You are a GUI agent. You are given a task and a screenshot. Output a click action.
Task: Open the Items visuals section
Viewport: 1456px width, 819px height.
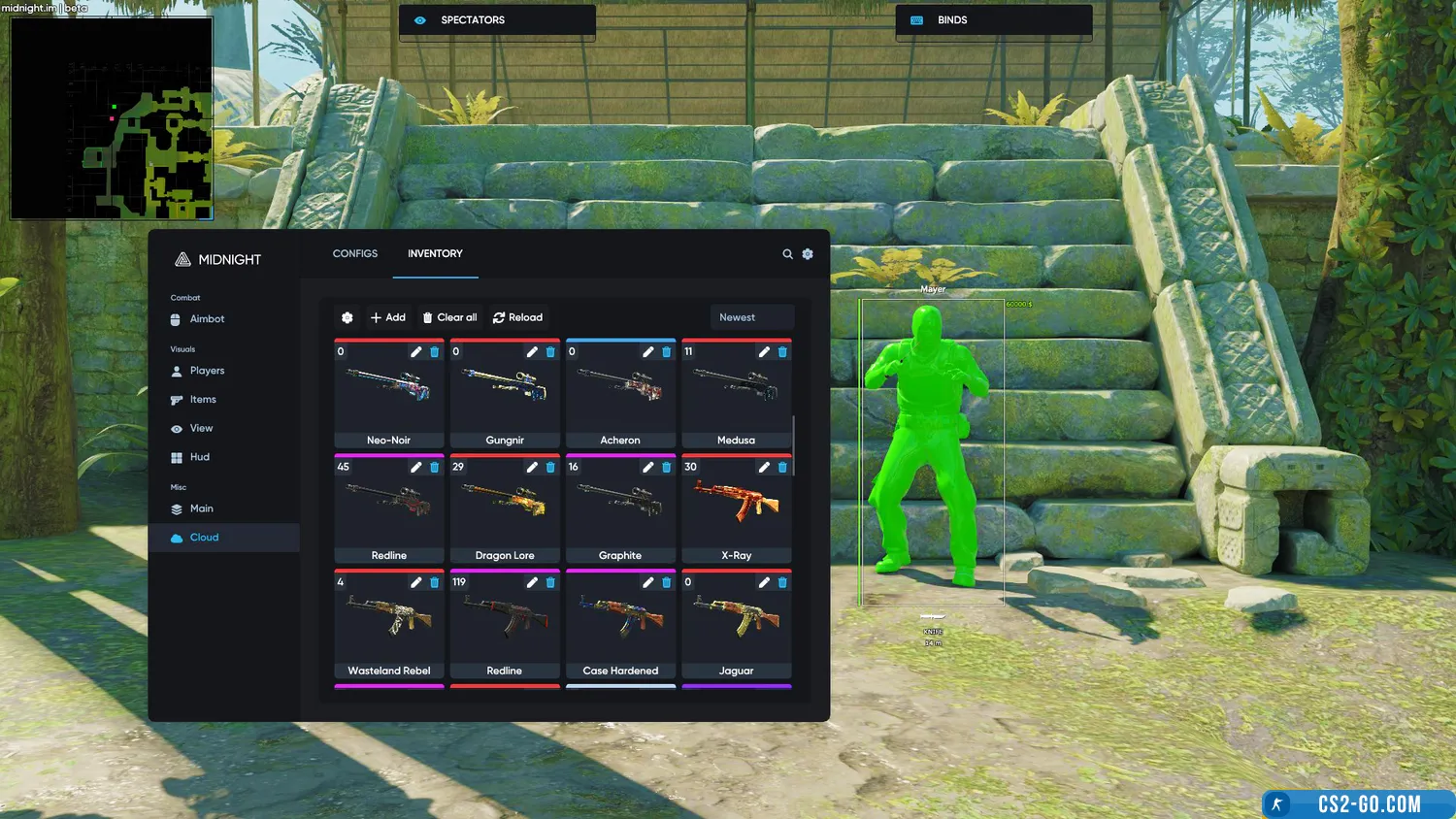click(203, 400)
